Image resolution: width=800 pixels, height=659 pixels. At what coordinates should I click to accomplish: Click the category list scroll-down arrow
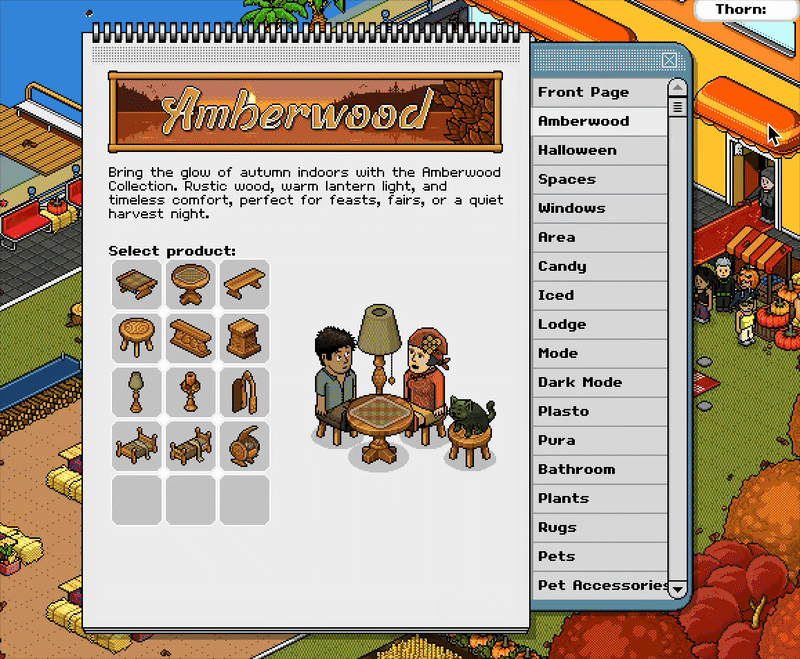[x=677, y=589]
